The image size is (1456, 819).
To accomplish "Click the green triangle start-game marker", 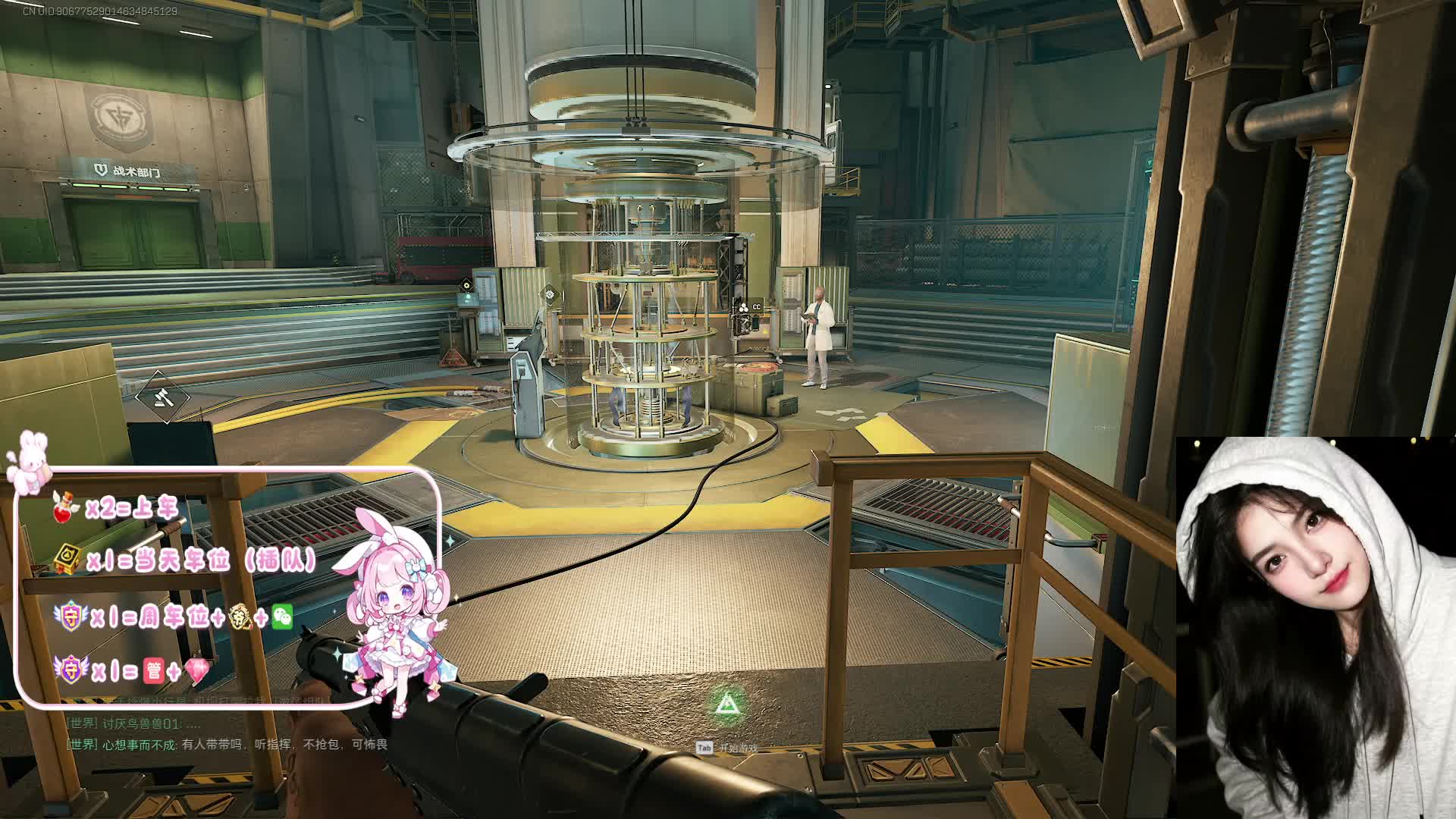I will point(726,704).
